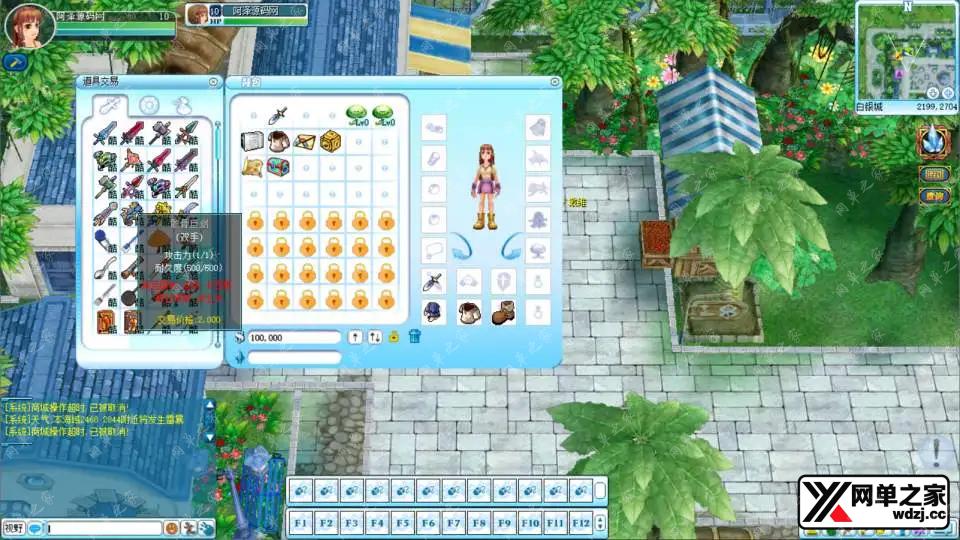Select the golden dice item in backpack
Screen dimensions: 960x540
331,140
